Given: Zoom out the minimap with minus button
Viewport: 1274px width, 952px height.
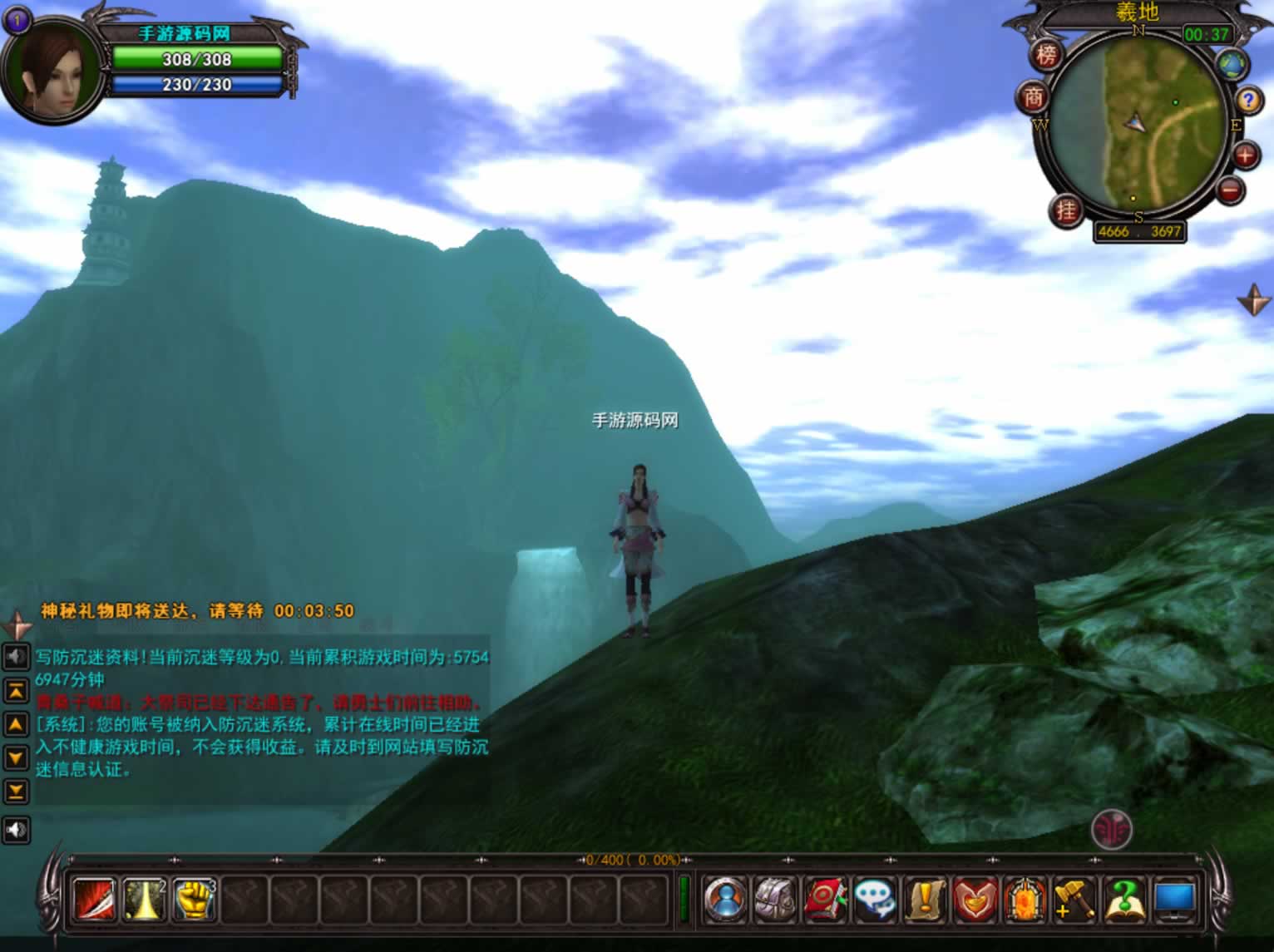Looking at the screenshot, I should coord(1231,190).
